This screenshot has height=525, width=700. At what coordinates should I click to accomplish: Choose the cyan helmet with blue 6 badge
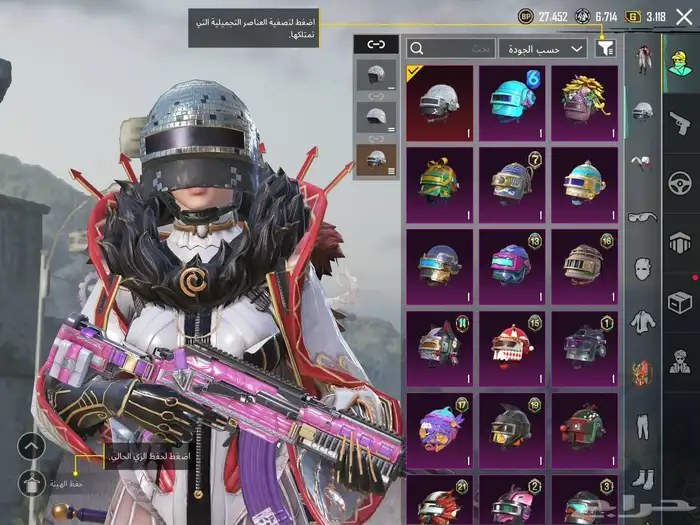point(512,100)
